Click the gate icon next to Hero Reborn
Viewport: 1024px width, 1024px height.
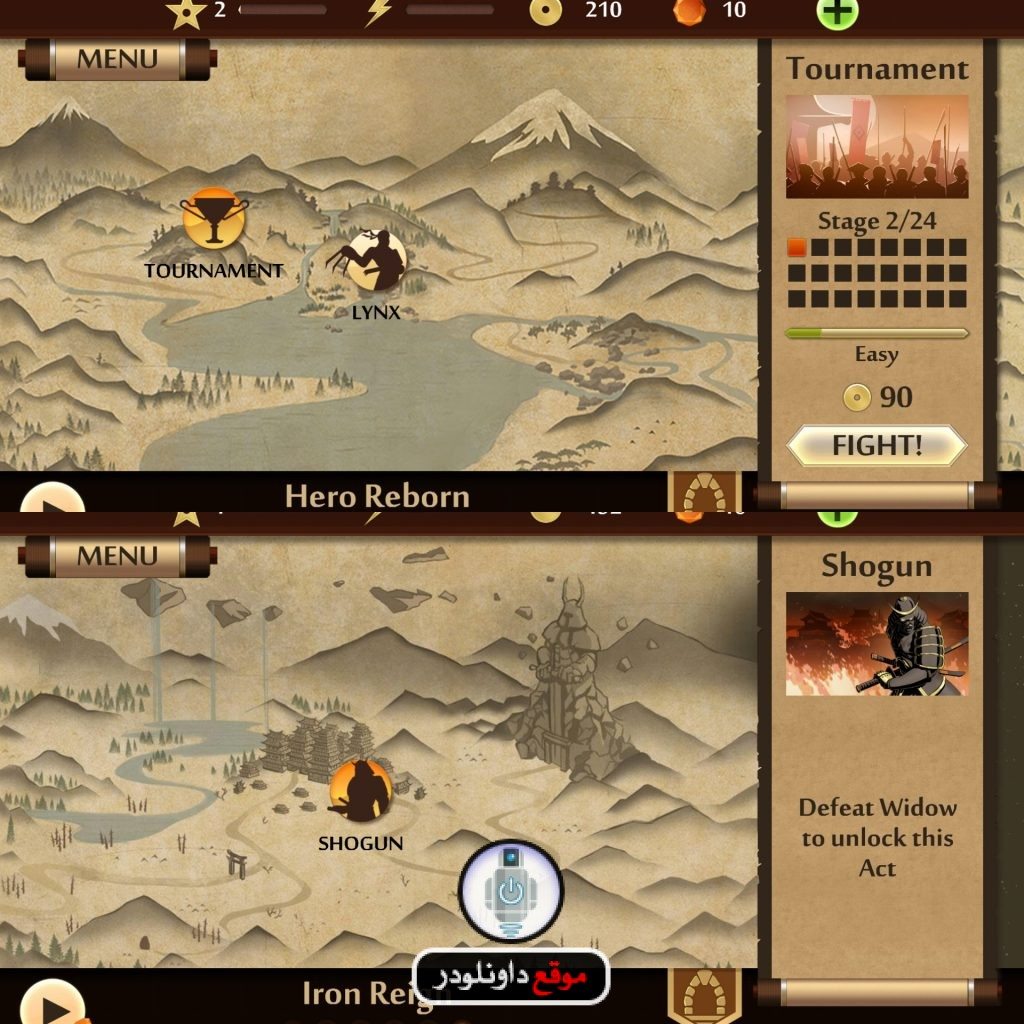point(704,492)
